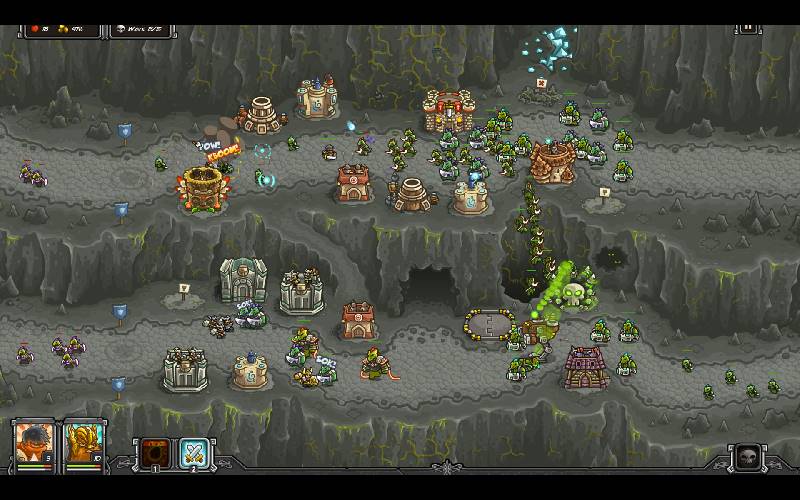Activate the crossed swords reinforcements ability
800x500 pixels.
194,452
